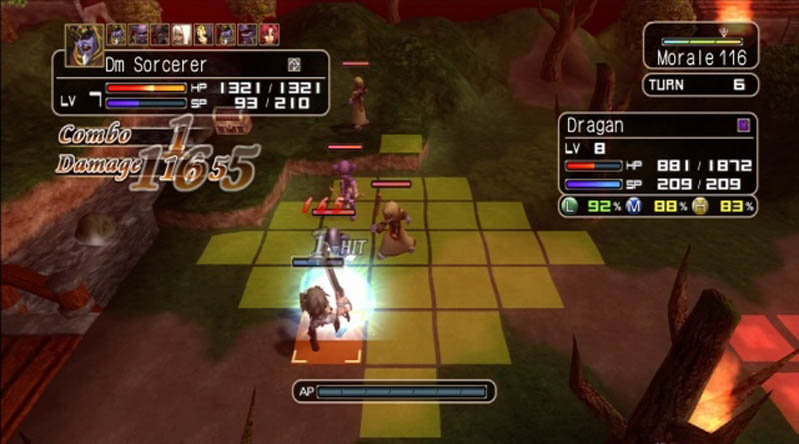
Task: Check Dragan's purple element icon
Action: (x=742, y=125)
